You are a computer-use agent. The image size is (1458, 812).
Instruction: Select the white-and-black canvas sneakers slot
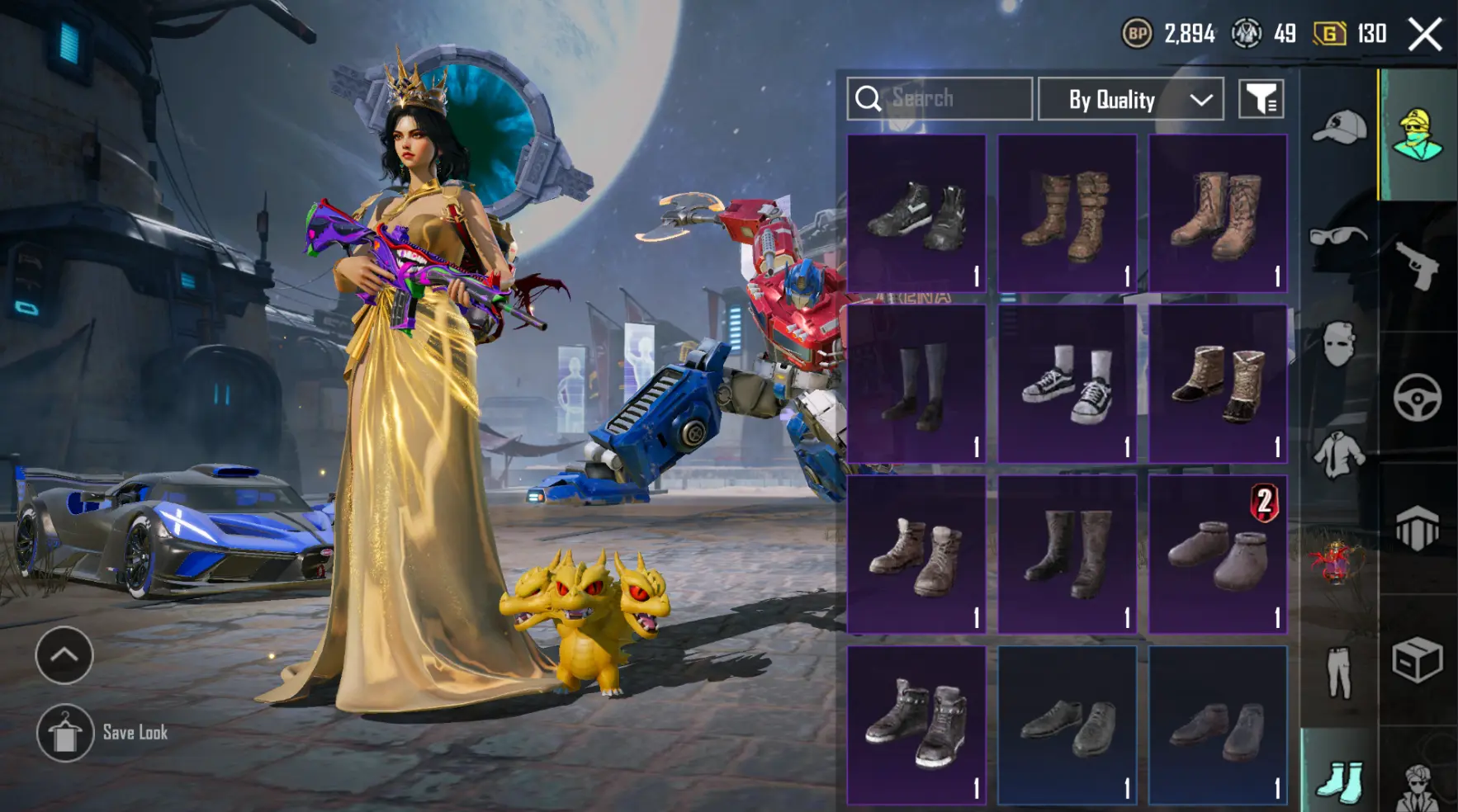(1067, 384)
